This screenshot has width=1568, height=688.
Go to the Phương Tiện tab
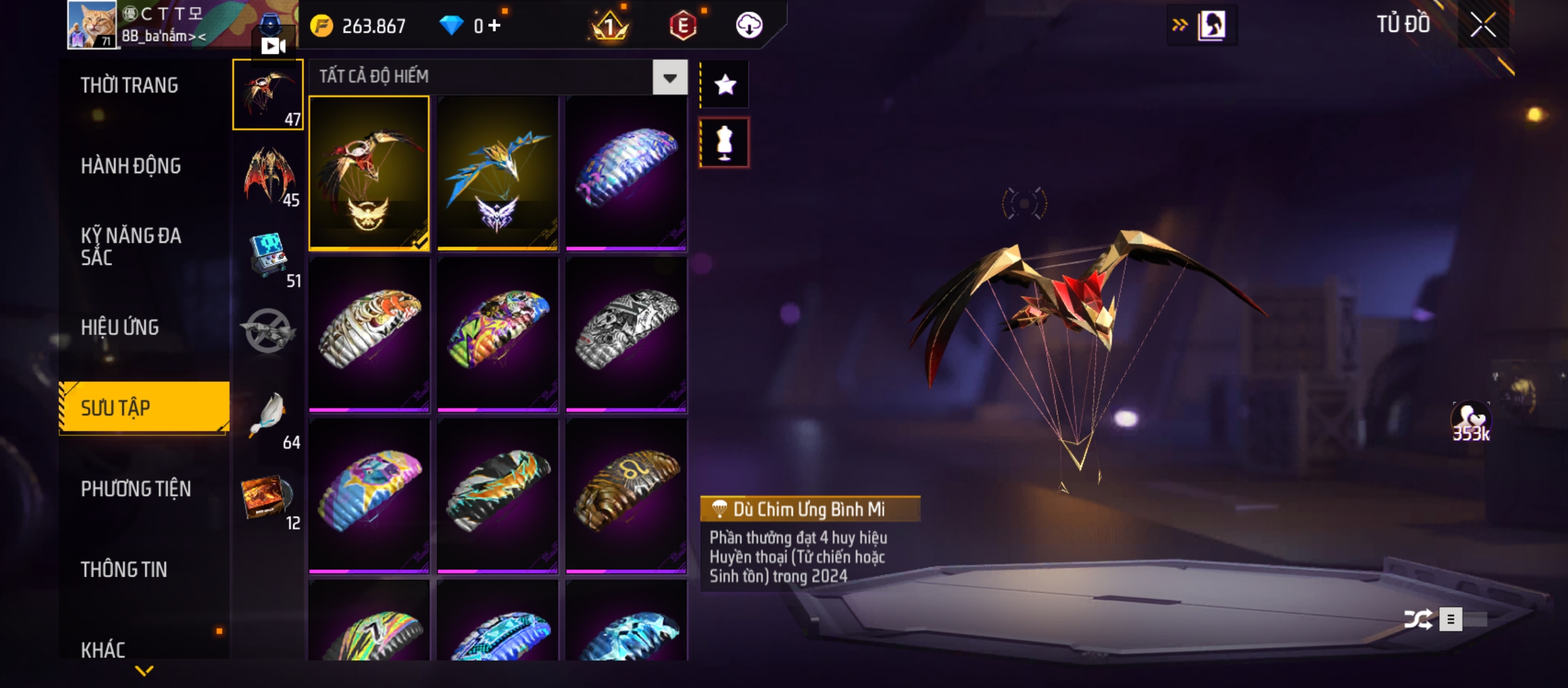click(x=136, y=489)
